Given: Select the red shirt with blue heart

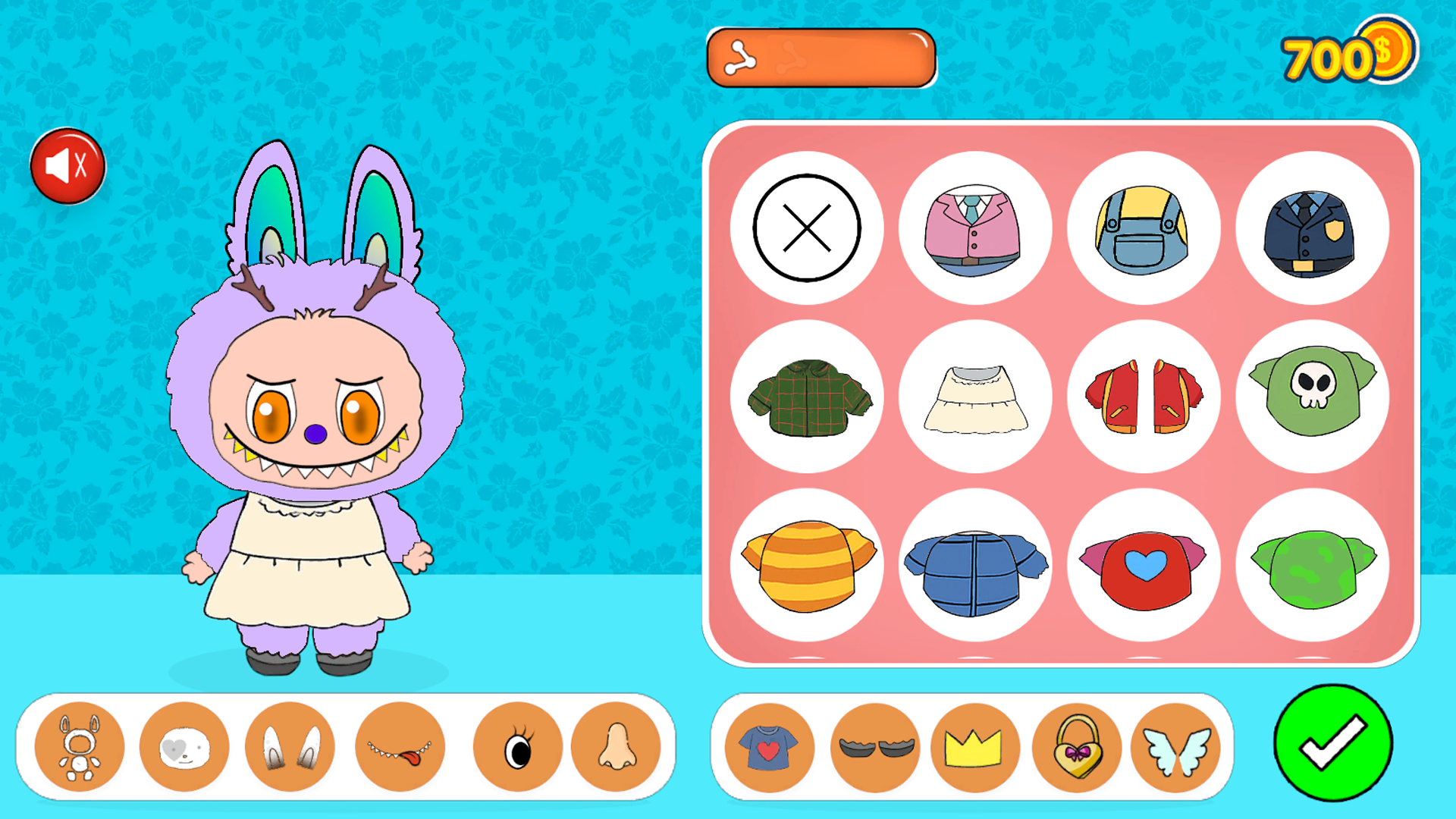Looking at the screenshot, I should point(1144,564).
